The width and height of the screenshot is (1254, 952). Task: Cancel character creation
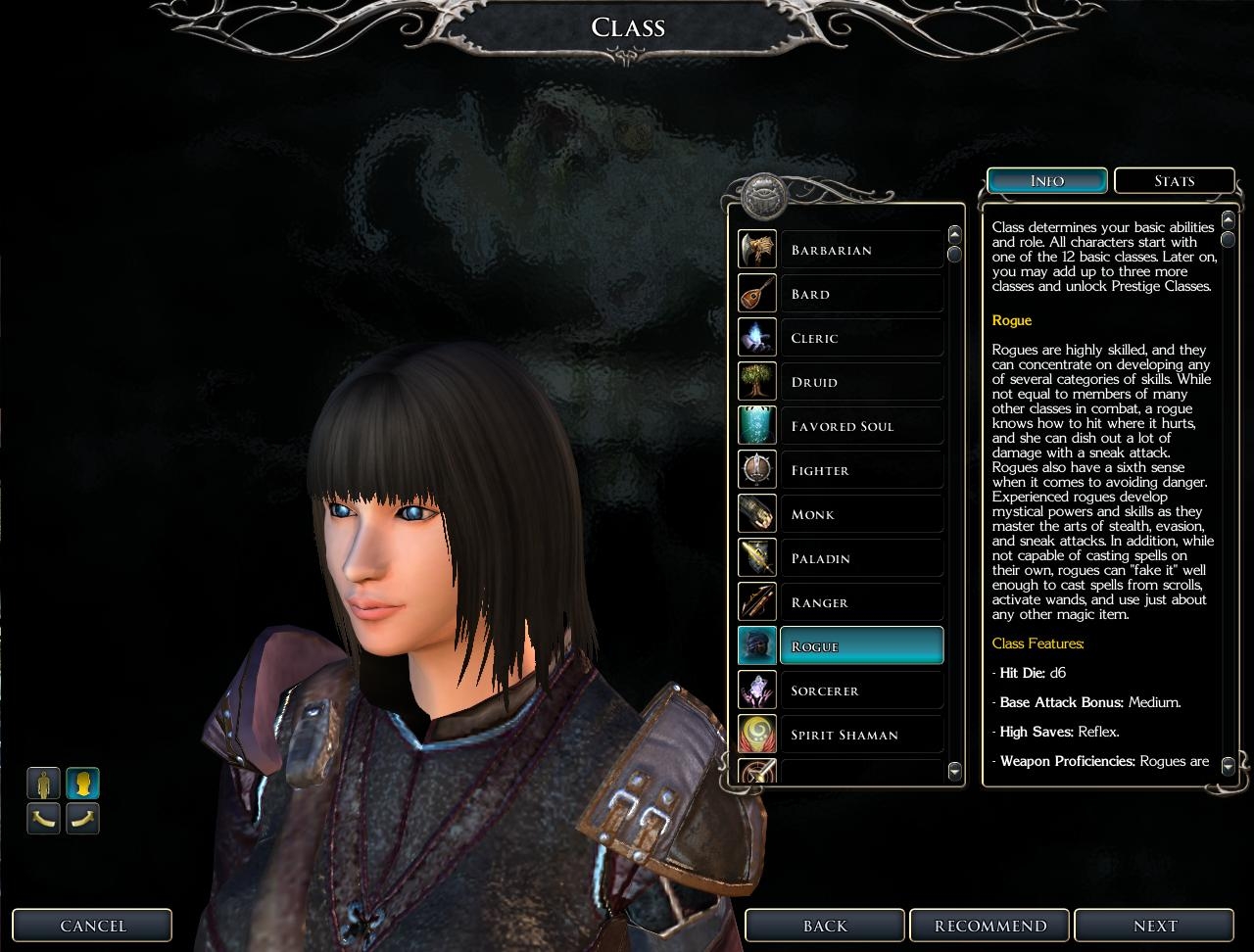(93, 926)
